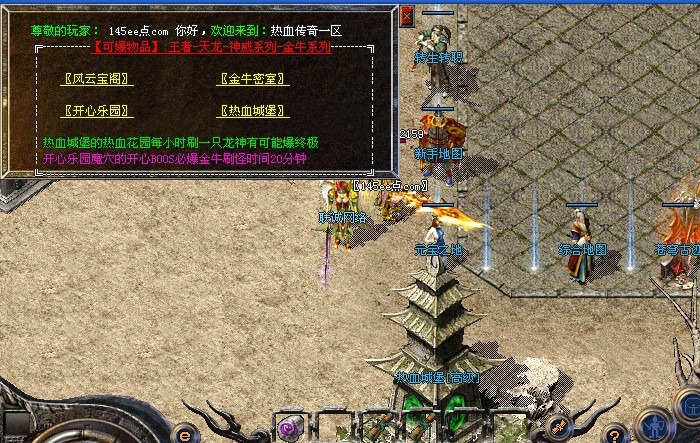Viewport: 700px width, 443px height.
Task: Click the round orange "e" button
Action: (x=186, y=434)
